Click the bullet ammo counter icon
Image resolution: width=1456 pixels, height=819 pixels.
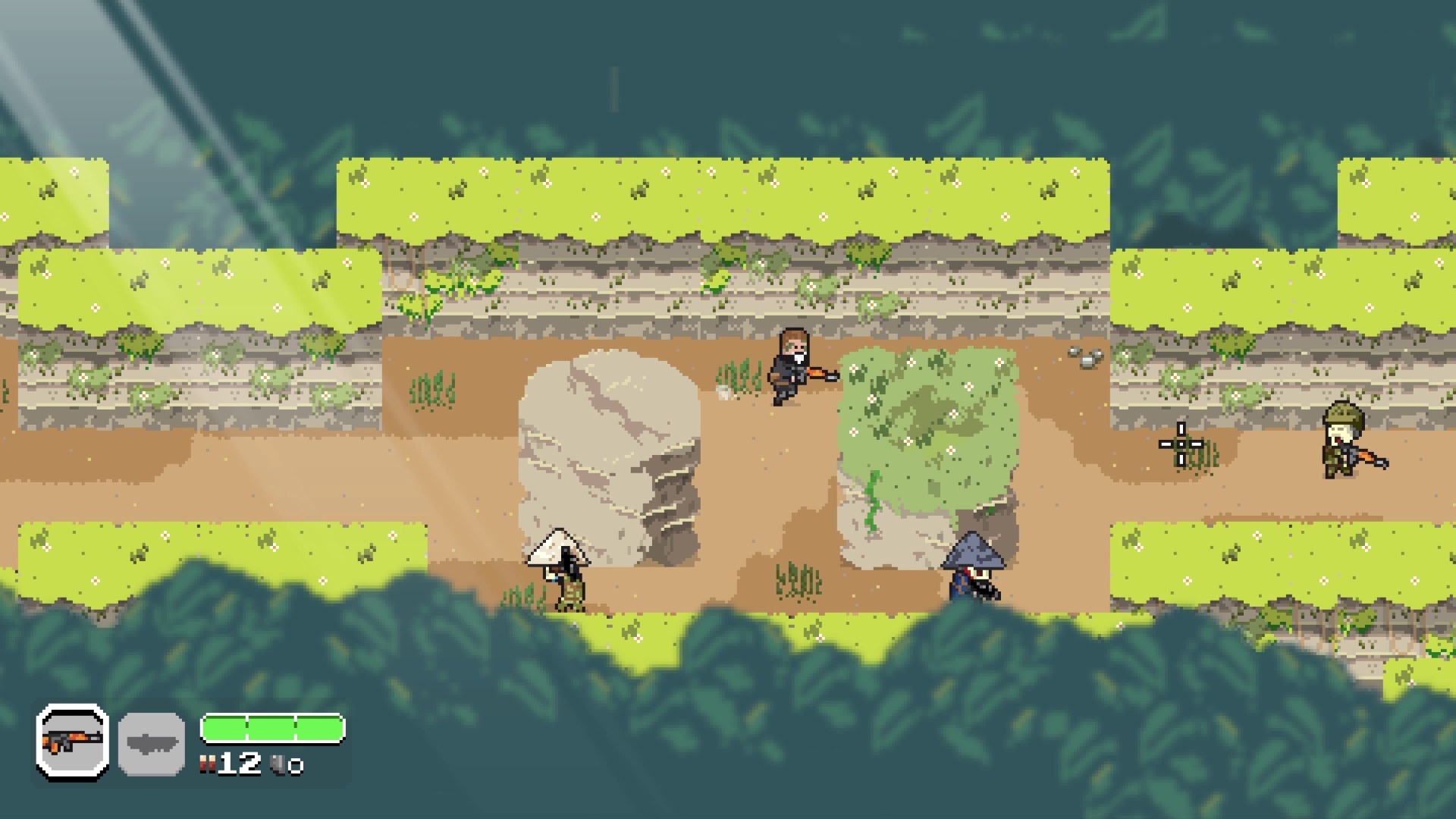[208, 764]
